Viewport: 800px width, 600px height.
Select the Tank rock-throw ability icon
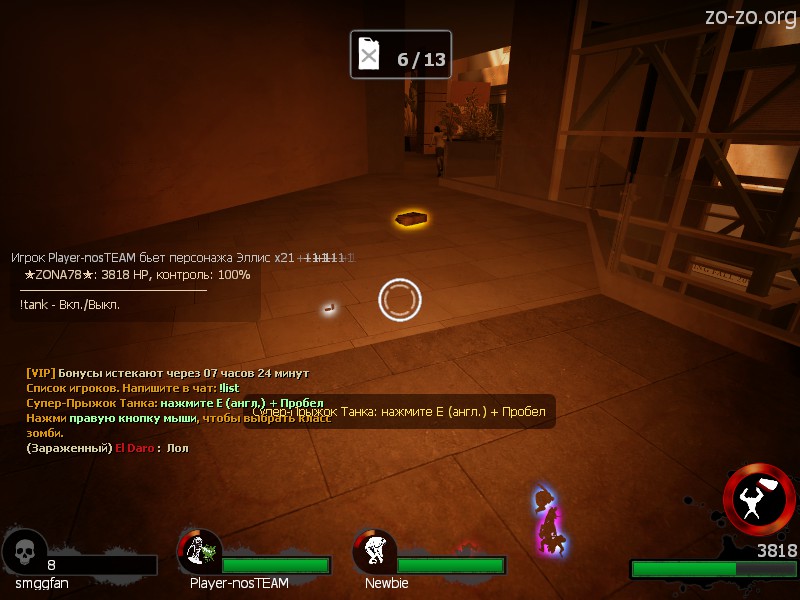(759, 498)
